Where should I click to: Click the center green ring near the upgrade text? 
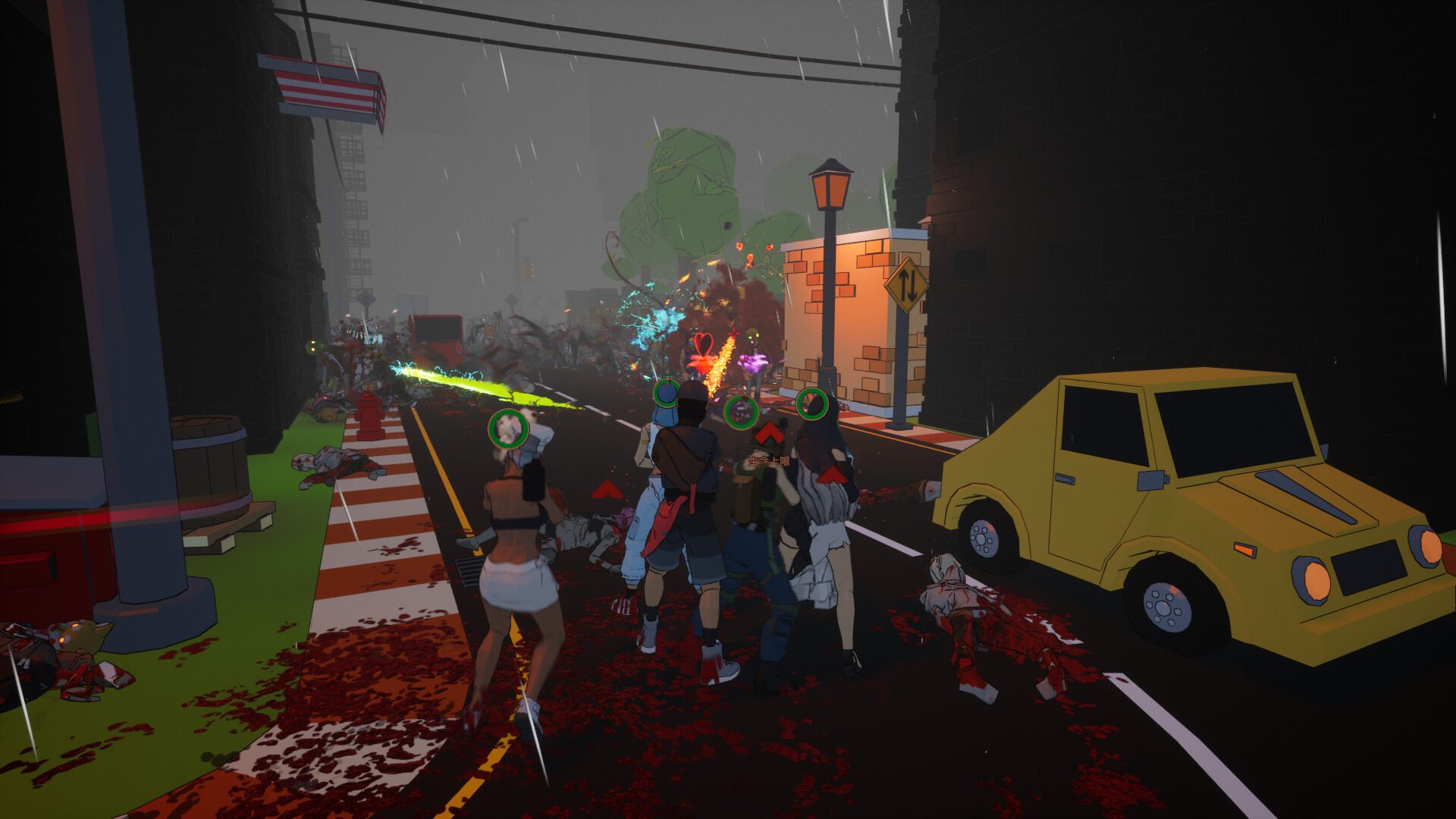741,412
